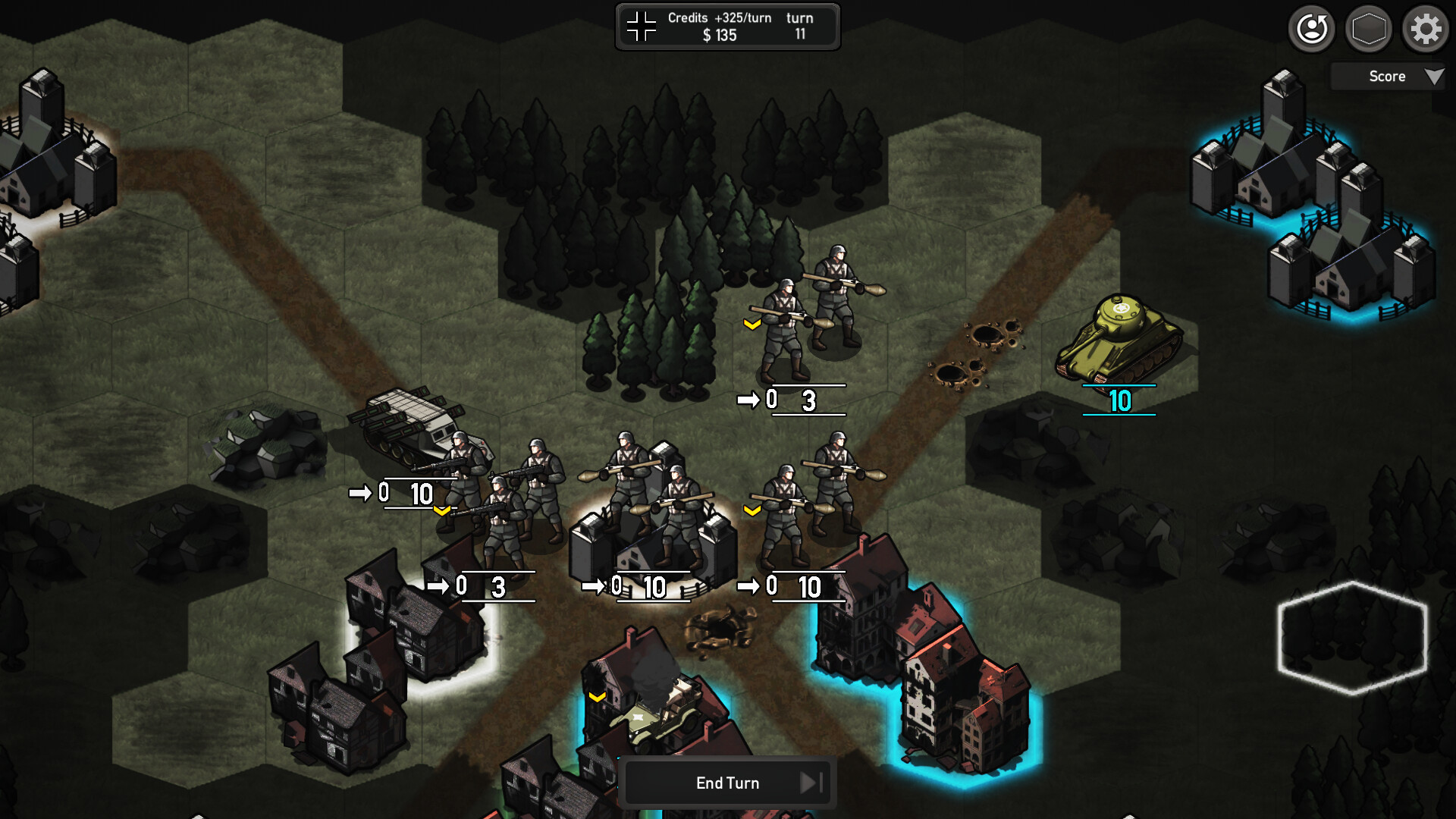Screen dimensions: 1456x819
Task: Open the Score dropdown menu
Action: click(x=1386, y=76)
